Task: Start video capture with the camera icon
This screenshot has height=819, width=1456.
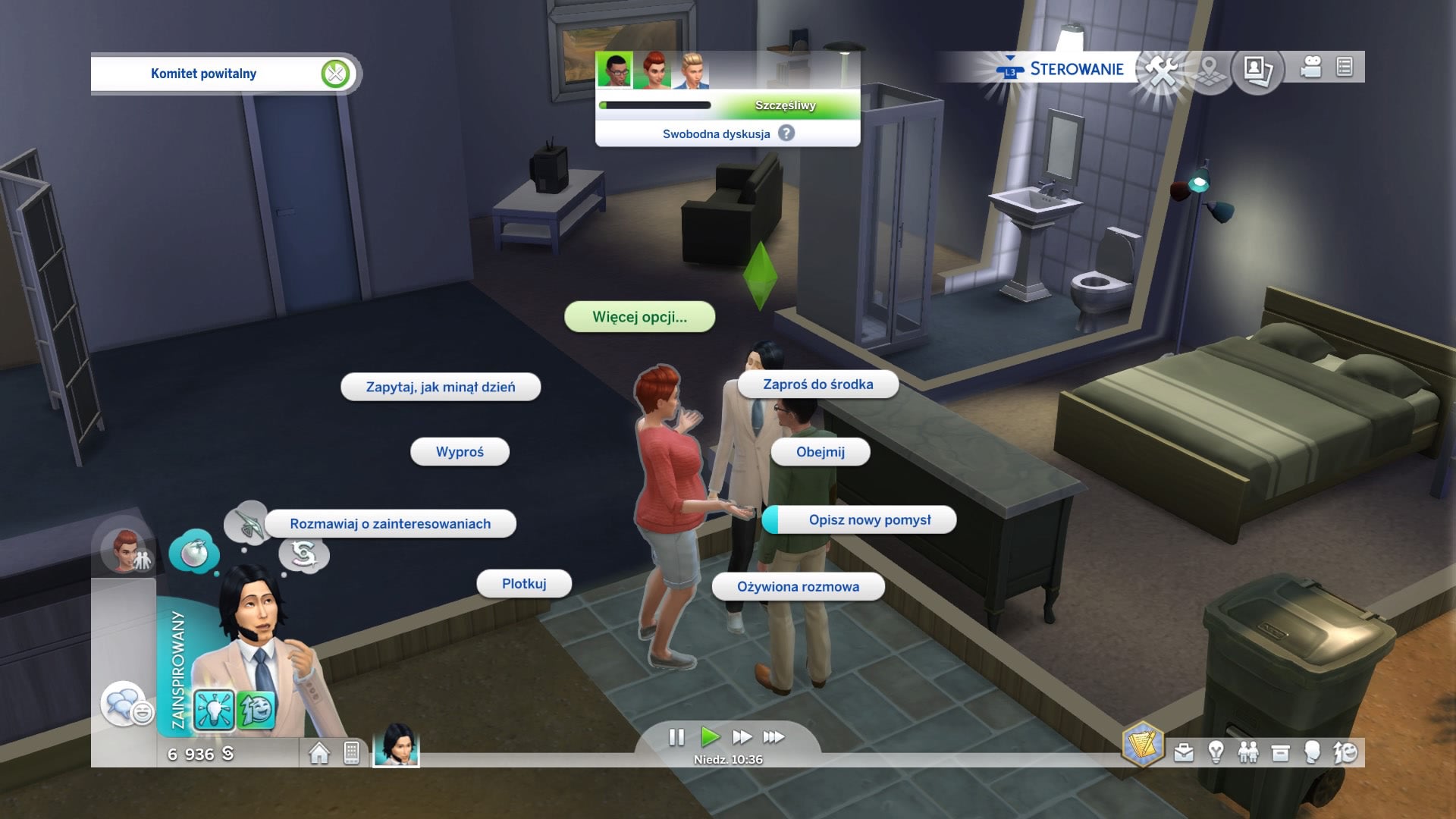Action: pyautogui.click(x=1310, y=67)
